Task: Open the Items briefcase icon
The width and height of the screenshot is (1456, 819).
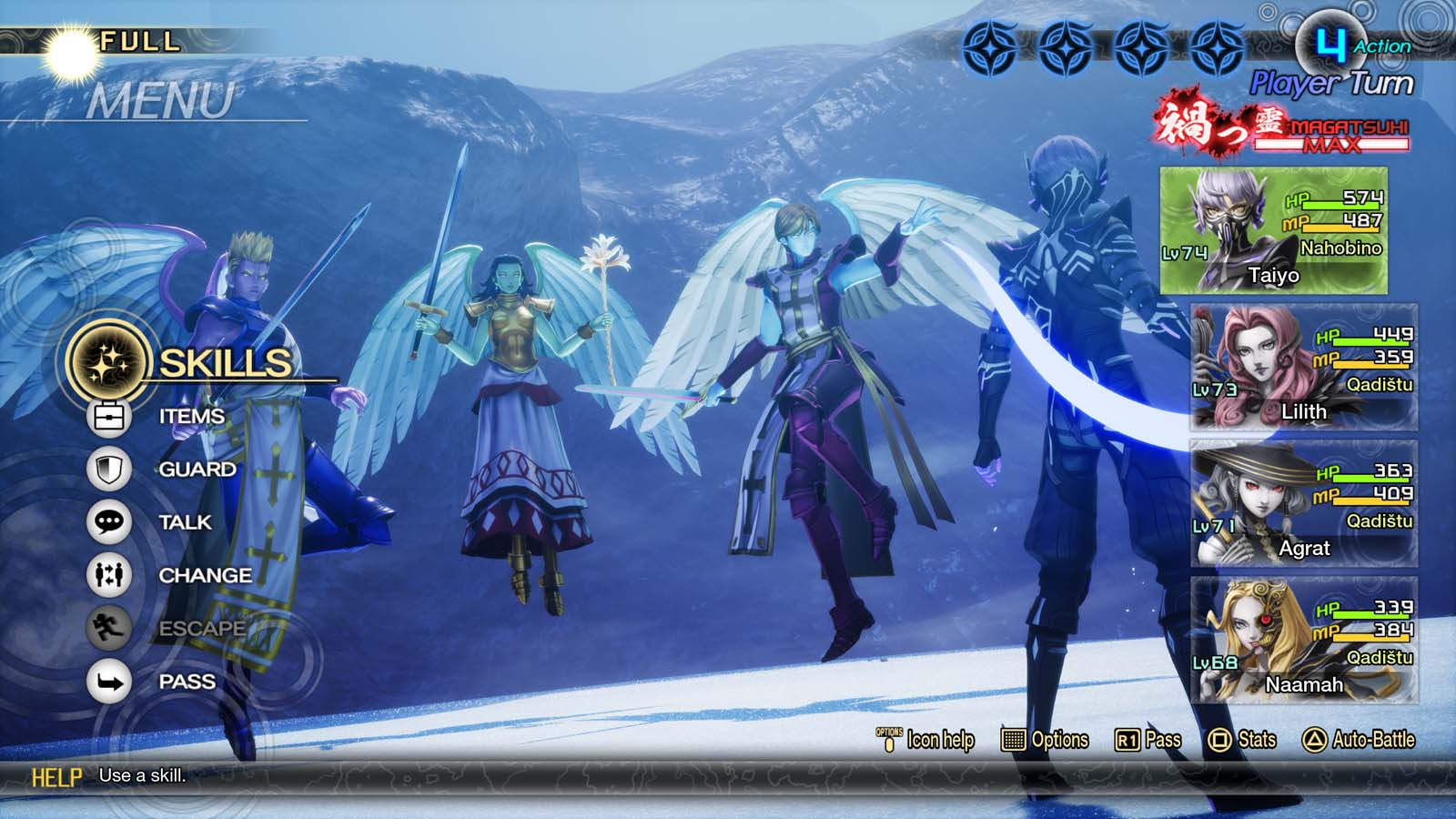Action: 111,415
